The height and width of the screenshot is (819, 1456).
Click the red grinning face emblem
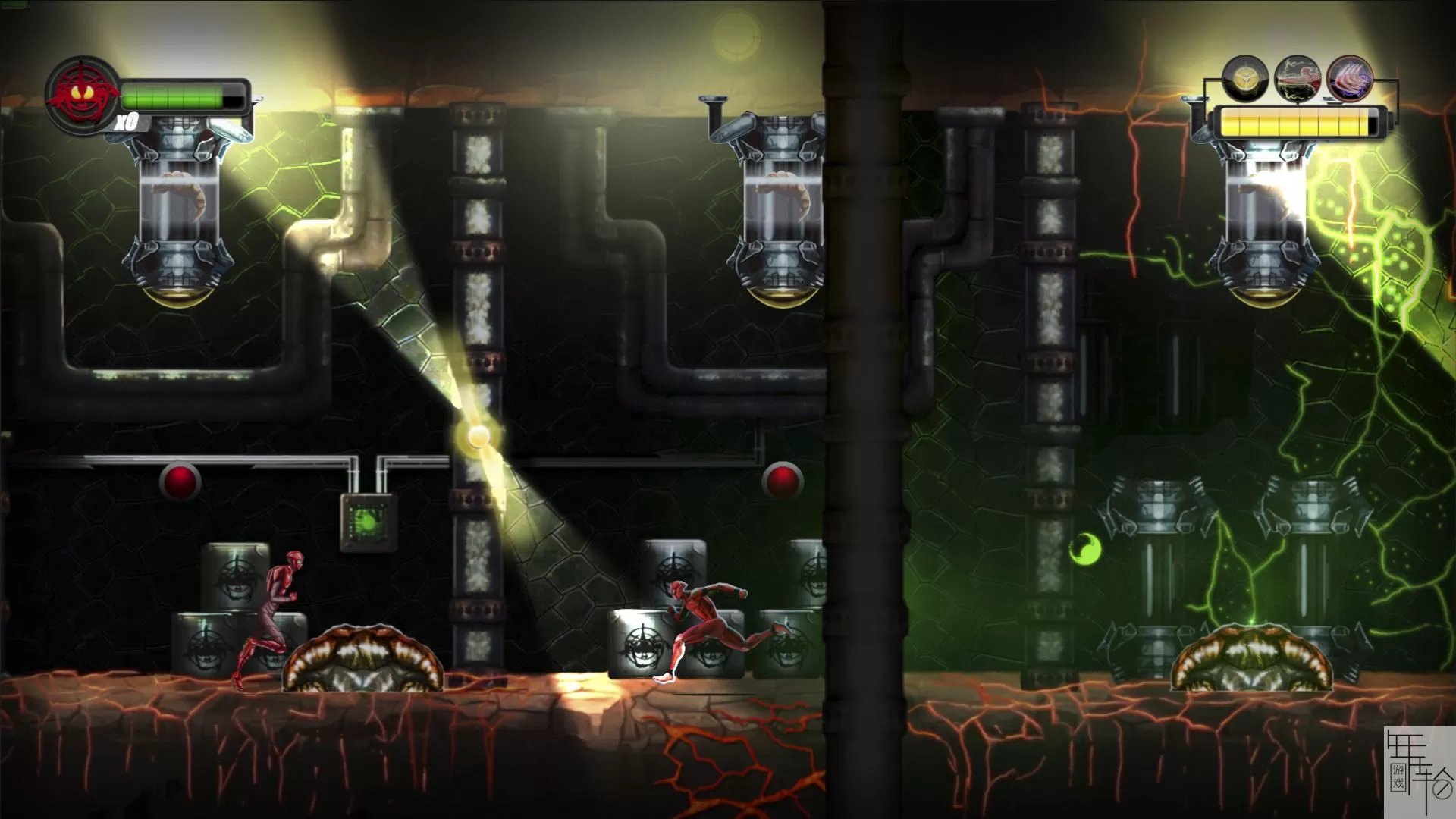pos(82,96)
